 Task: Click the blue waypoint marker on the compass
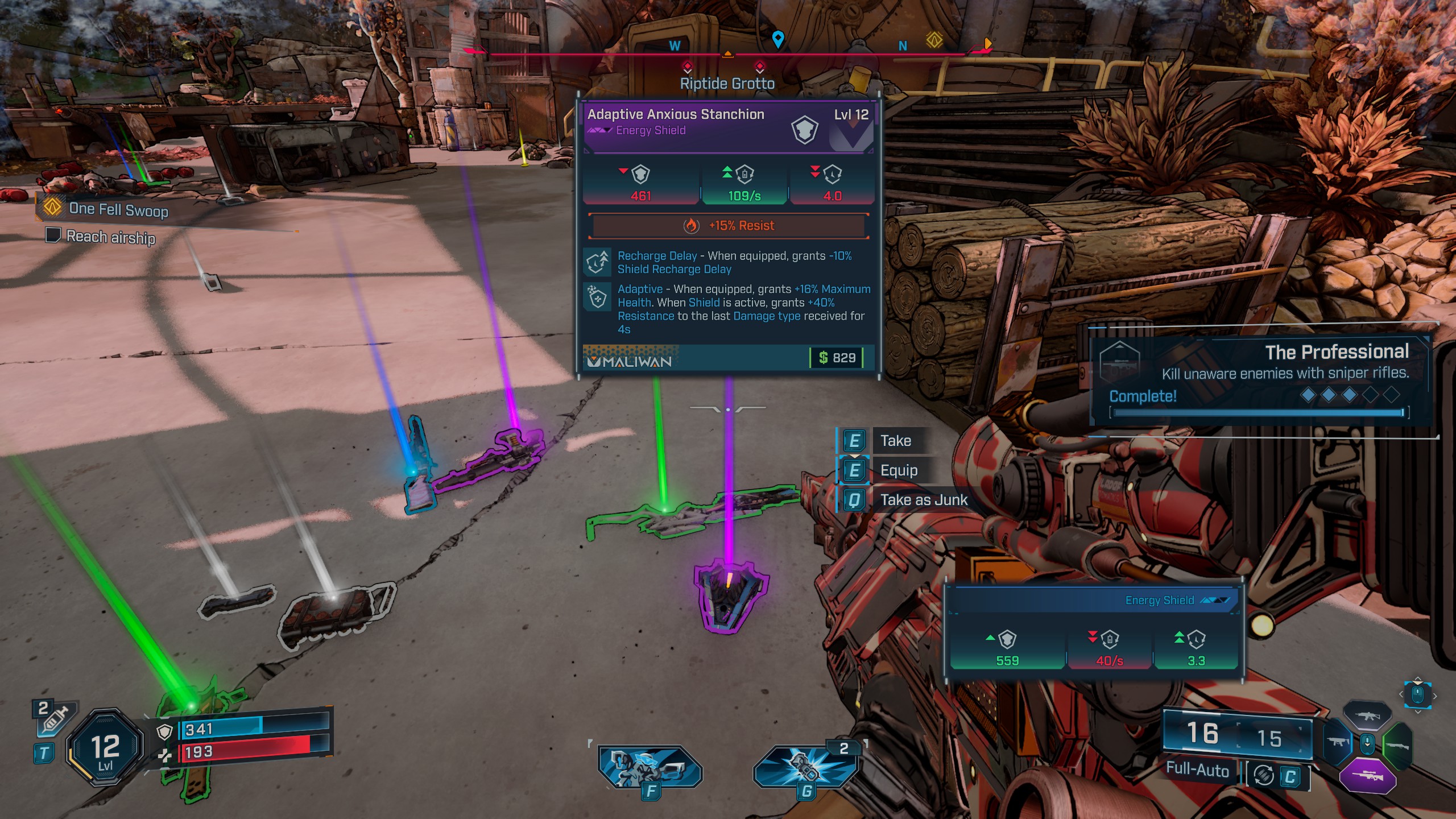777,39
